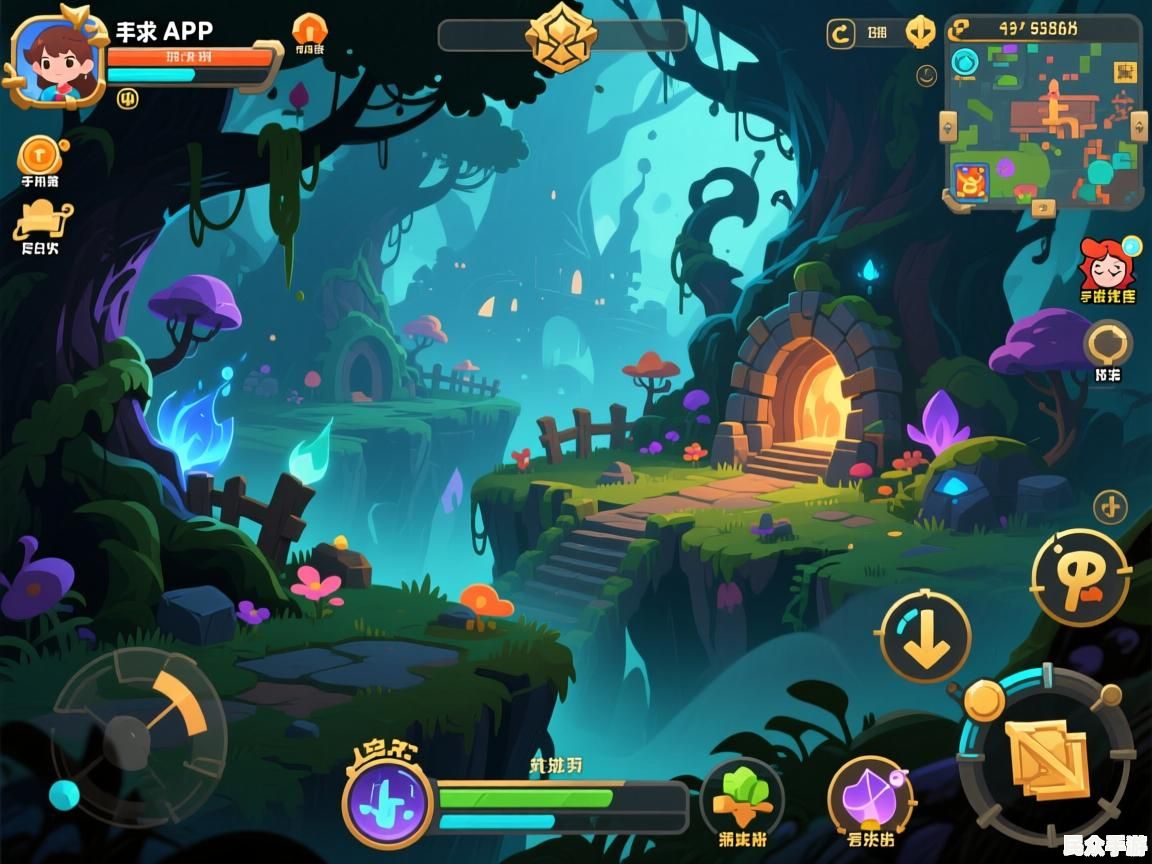Screen dimensions: 1152x864
Task: Open the player portrait avatar
Action: [x=55, y=60]
